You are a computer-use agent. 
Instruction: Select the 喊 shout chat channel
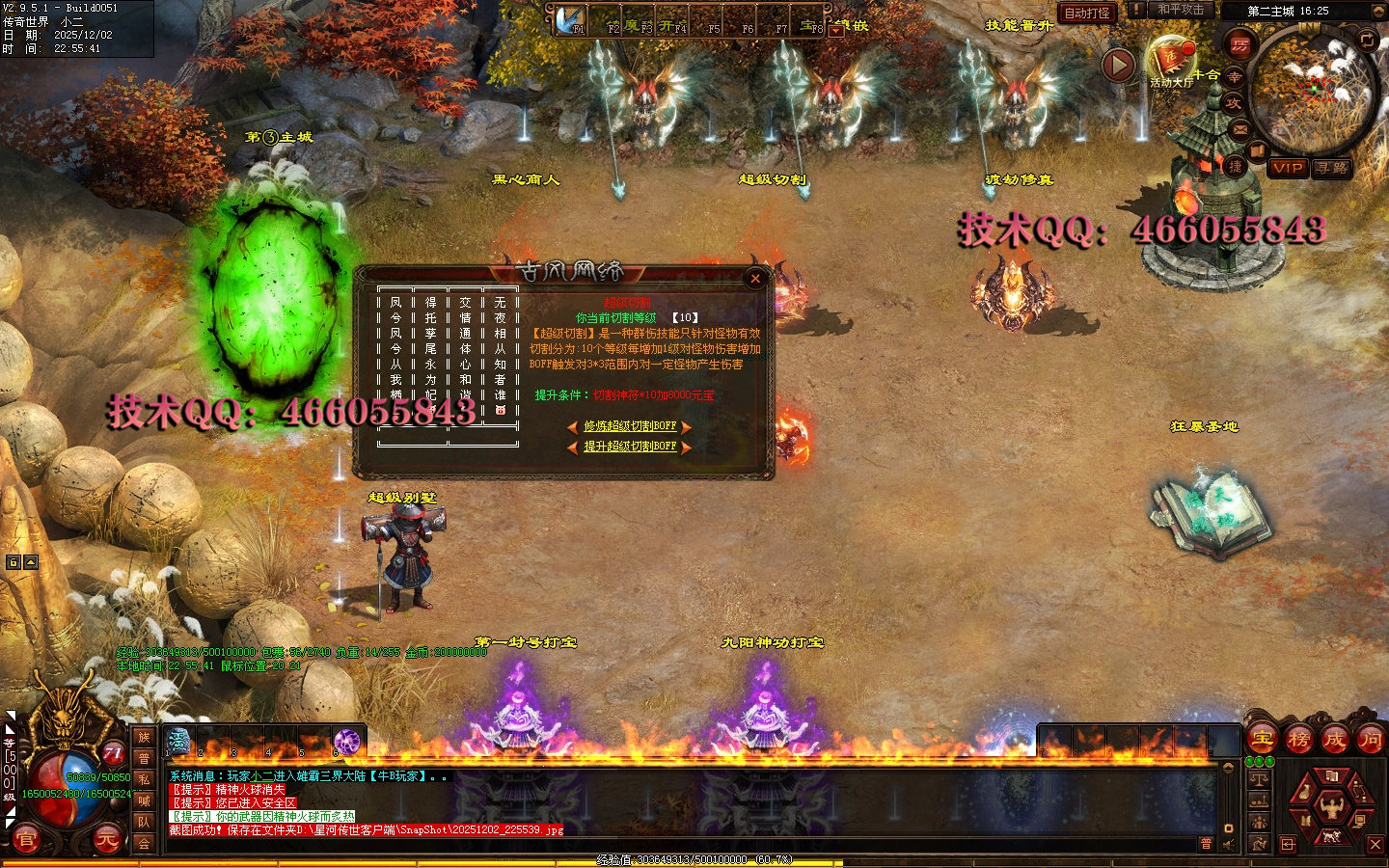144,800
